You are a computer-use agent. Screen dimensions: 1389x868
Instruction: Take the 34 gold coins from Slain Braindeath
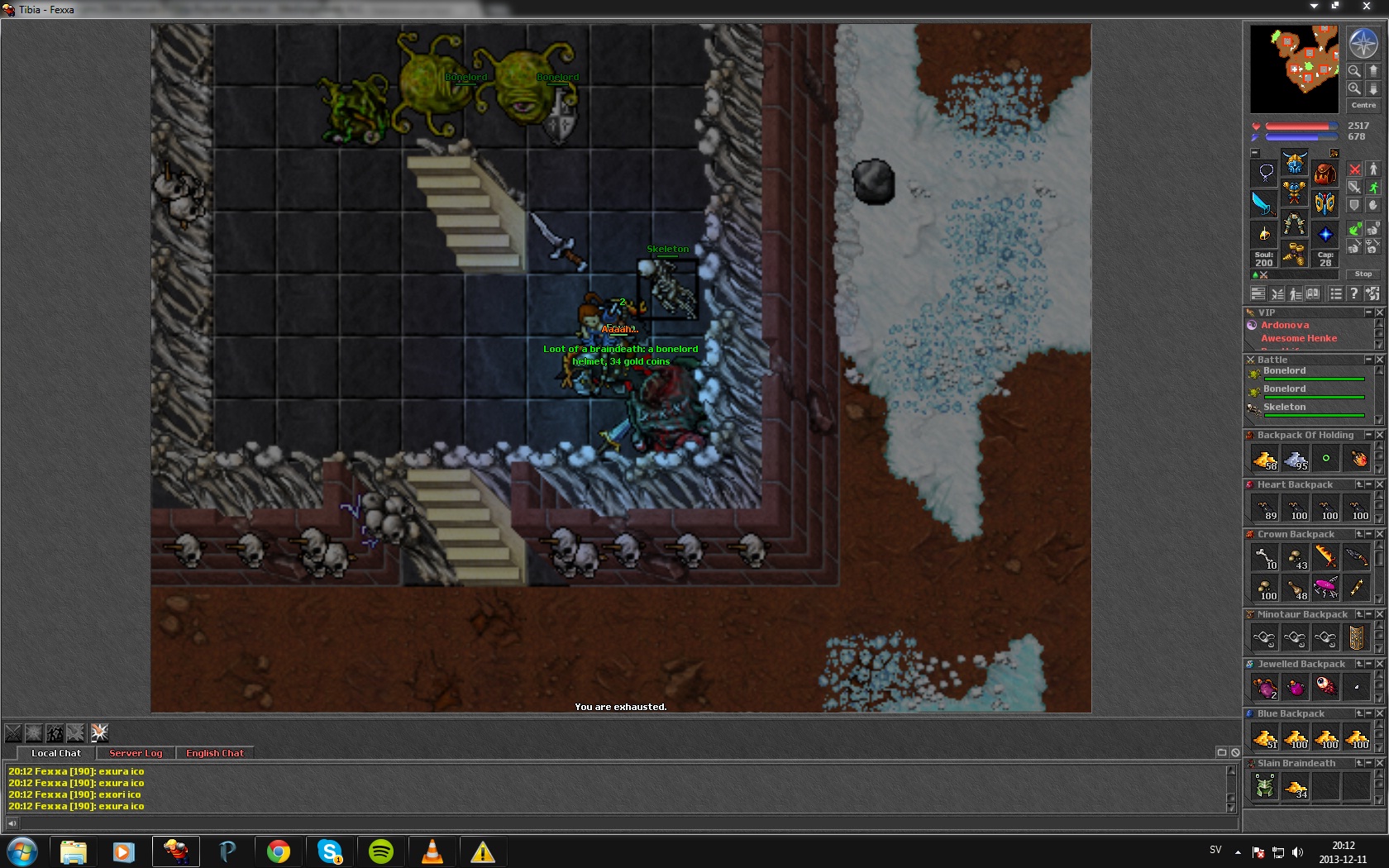point(1295,786)
